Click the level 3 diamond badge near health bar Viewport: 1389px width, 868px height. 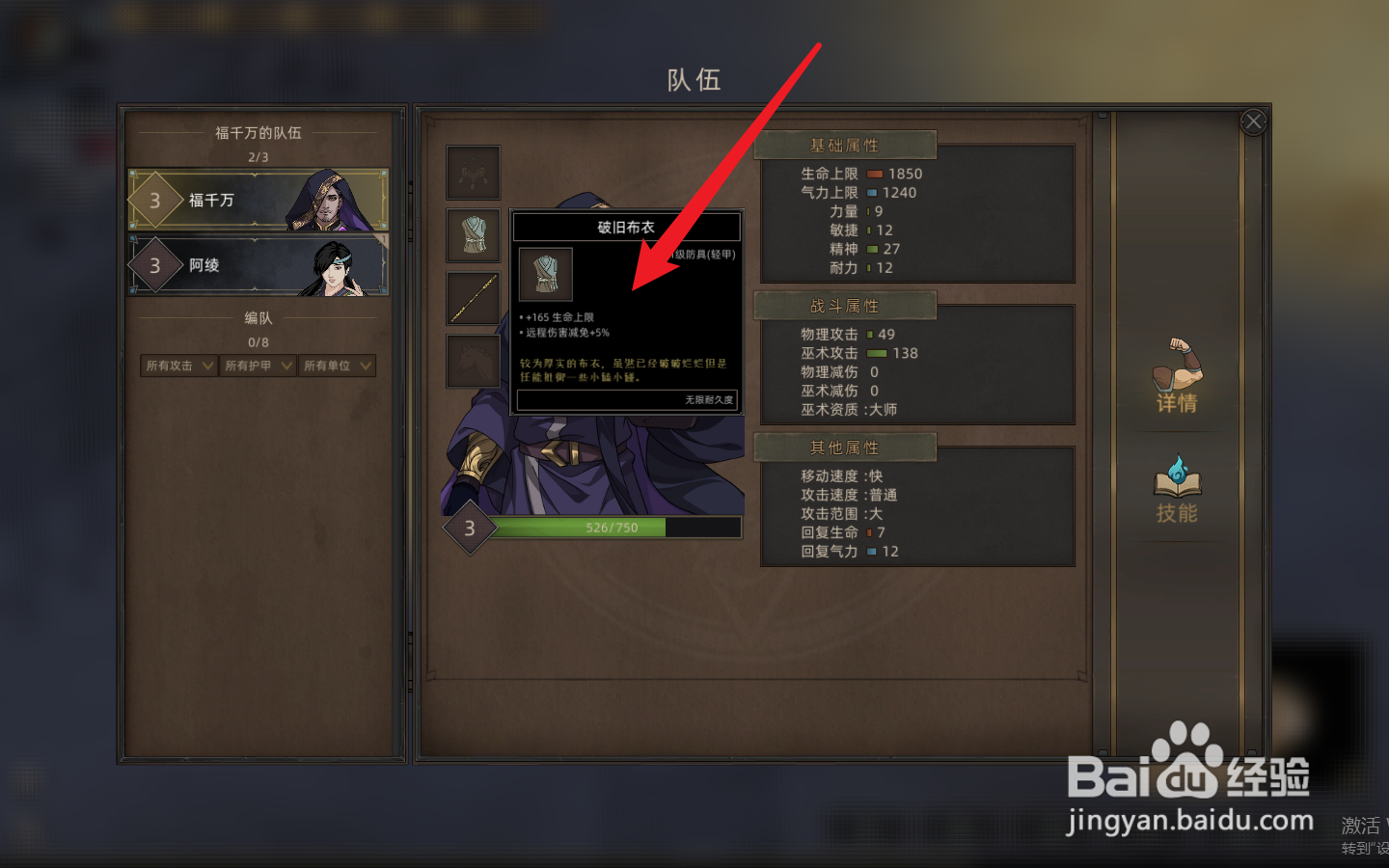[x=470, y=527]
